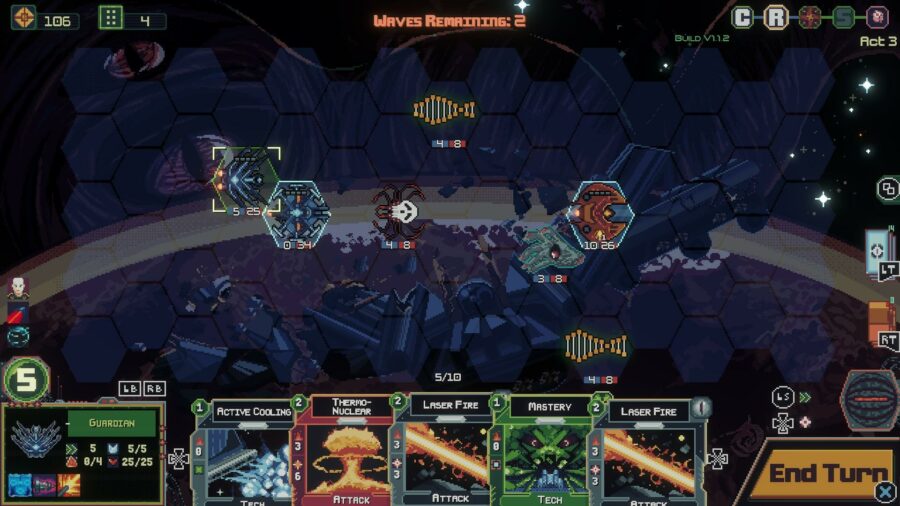
Task: Click the striped sphere icon above End Turn
Action: tap(868, 397)
